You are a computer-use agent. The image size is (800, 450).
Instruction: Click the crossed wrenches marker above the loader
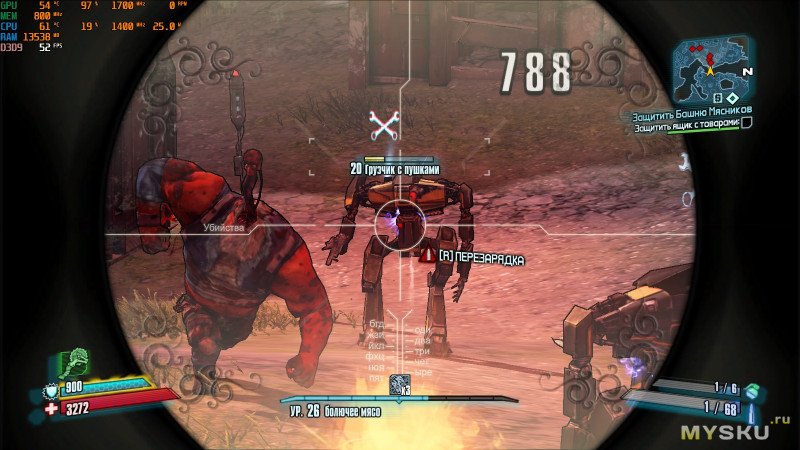[383, 124]
